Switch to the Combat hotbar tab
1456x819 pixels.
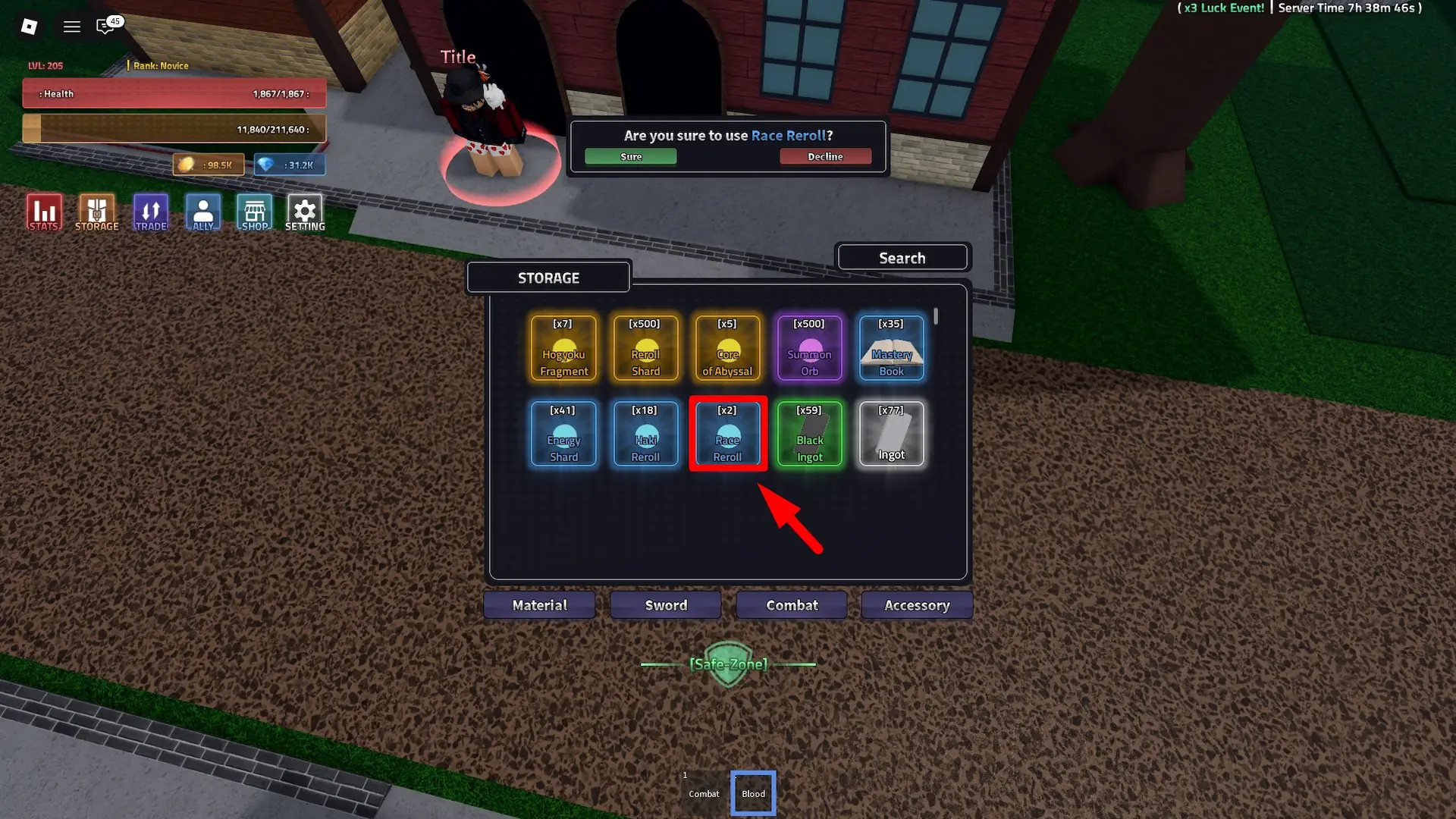pyautogui.click(x=703, y=793)
